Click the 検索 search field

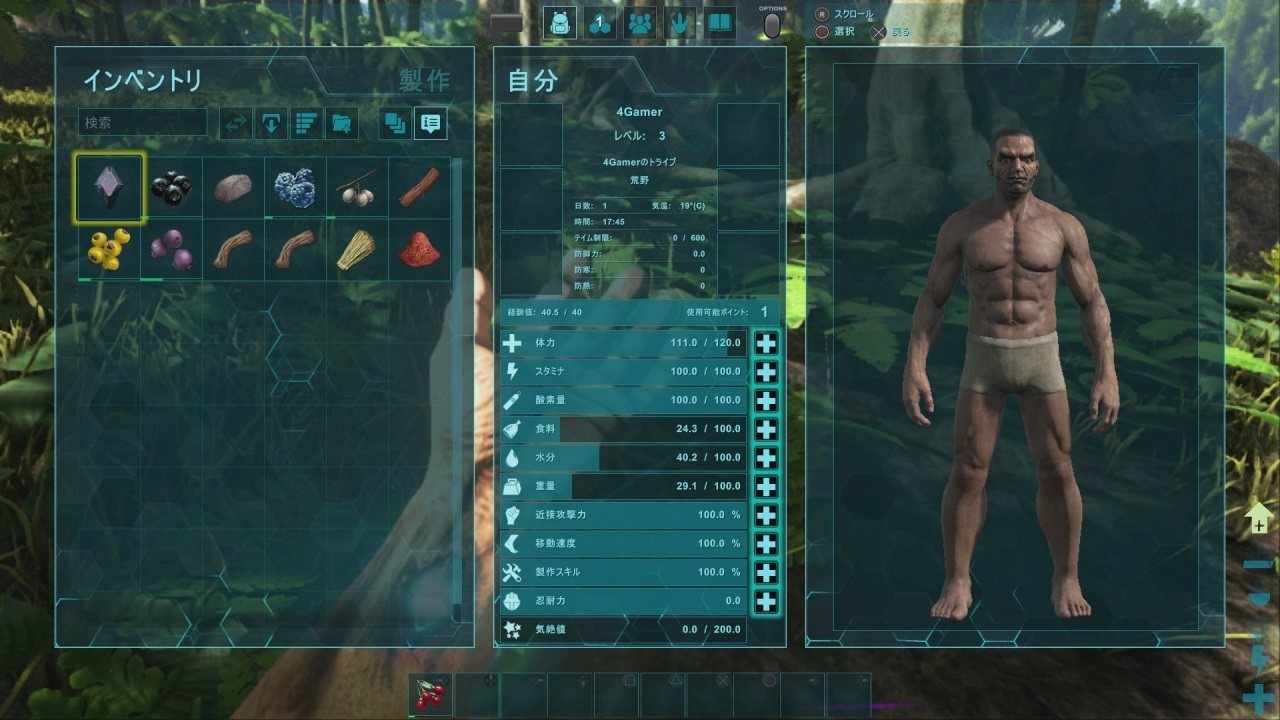click(142, 123)
